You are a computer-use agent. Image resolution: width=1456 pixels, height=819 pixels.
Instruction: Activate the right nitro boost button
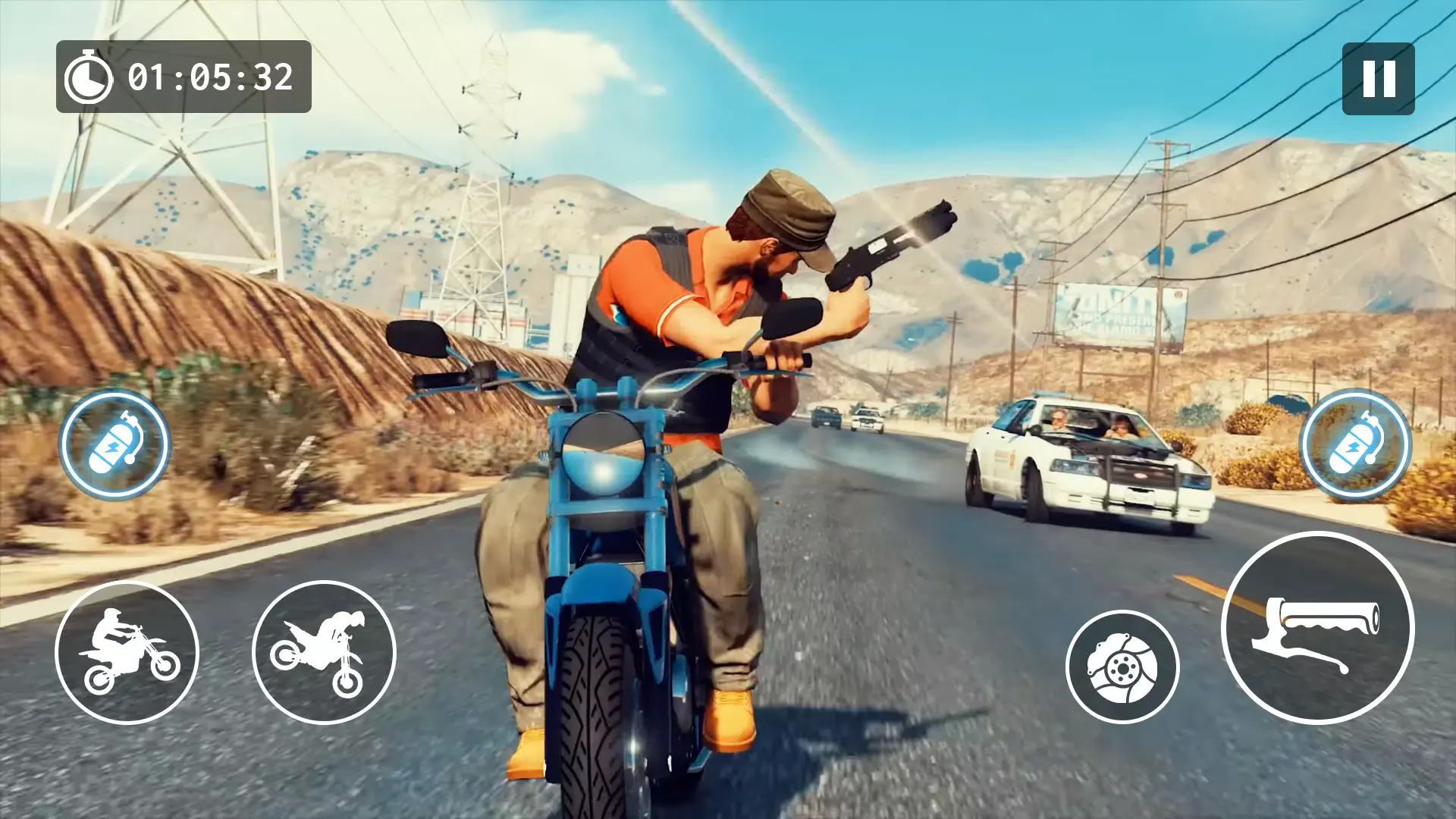click(x=1355, y=444)
